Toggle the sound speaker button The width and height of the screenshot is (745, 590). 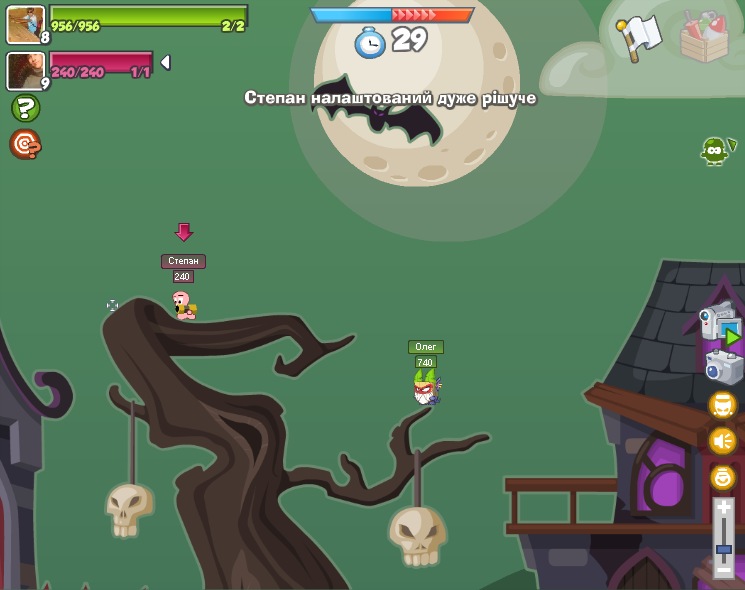(722, 440)
